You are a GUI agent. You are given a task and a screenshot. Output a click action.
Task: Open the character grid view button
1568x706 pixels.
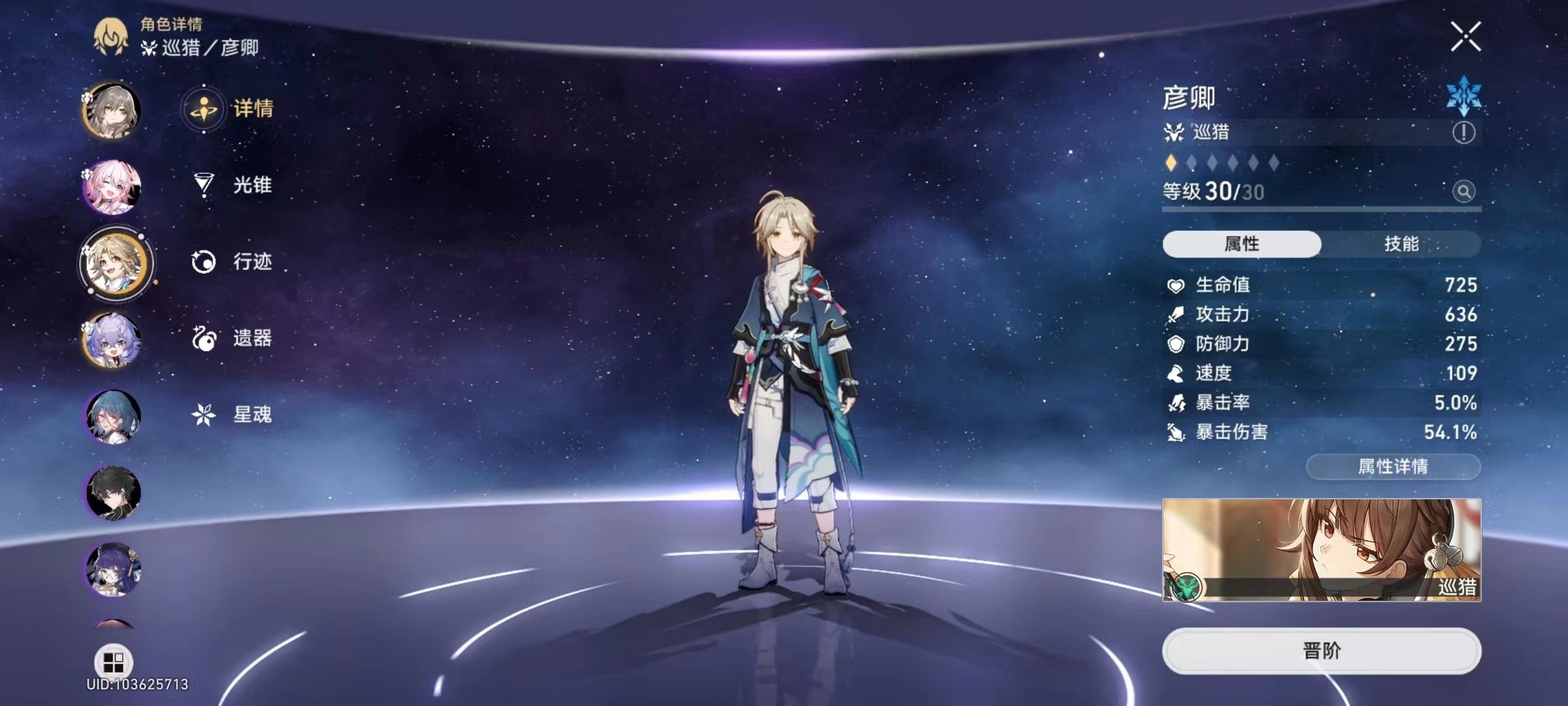[114, 662]
